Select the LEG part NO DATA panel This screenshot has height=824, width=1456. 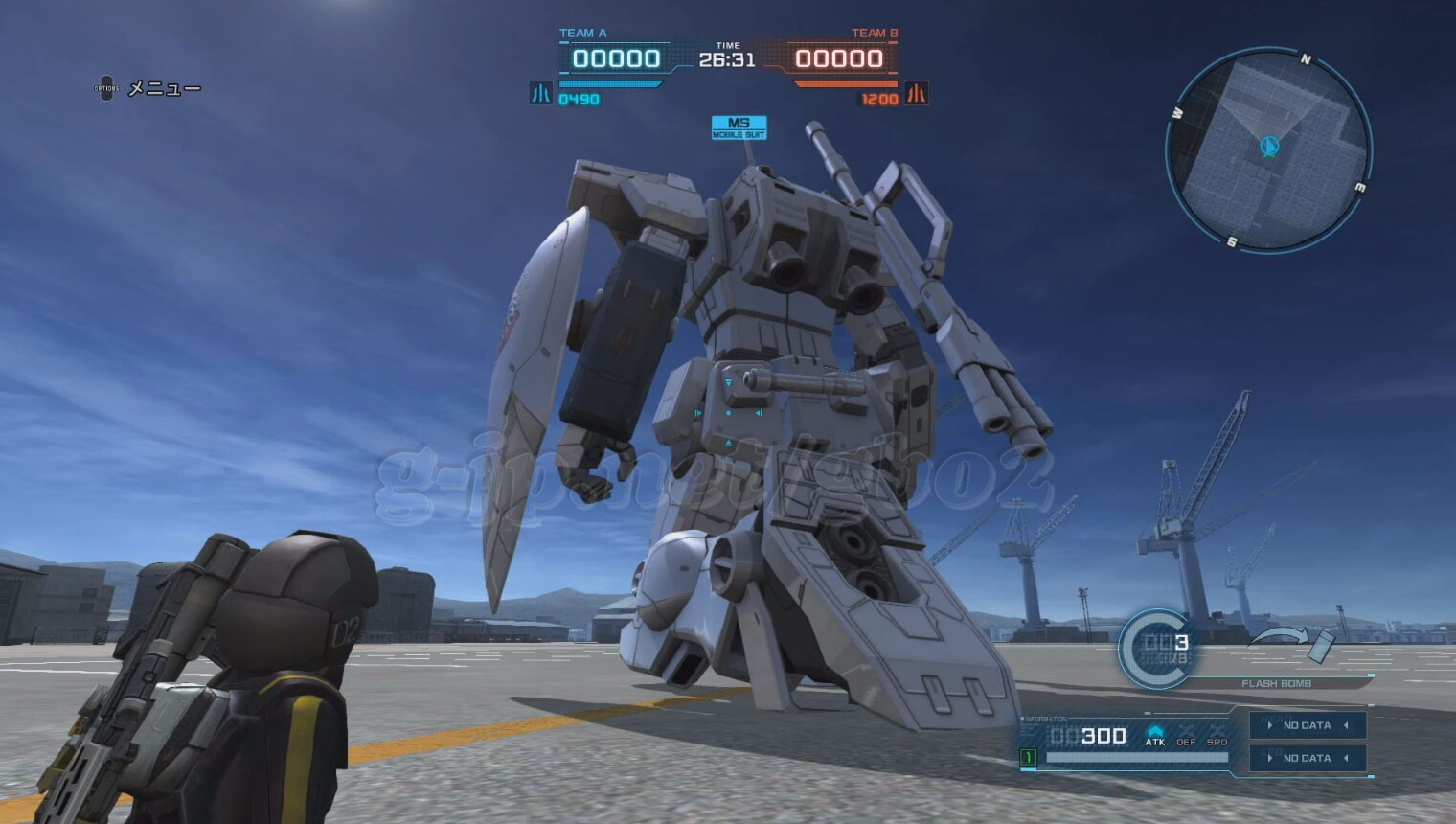click(1308, 758)
